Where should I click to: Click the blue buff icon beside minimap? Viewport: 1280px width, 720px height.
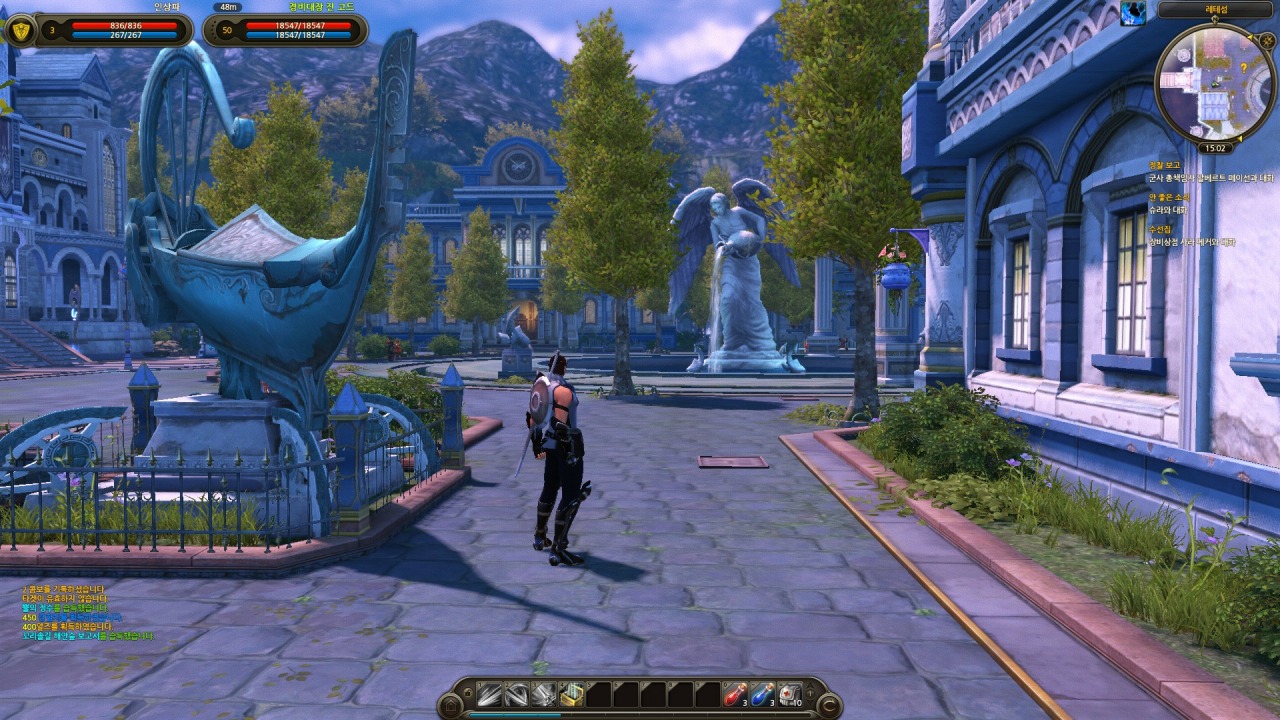[x=1133, y=12]
